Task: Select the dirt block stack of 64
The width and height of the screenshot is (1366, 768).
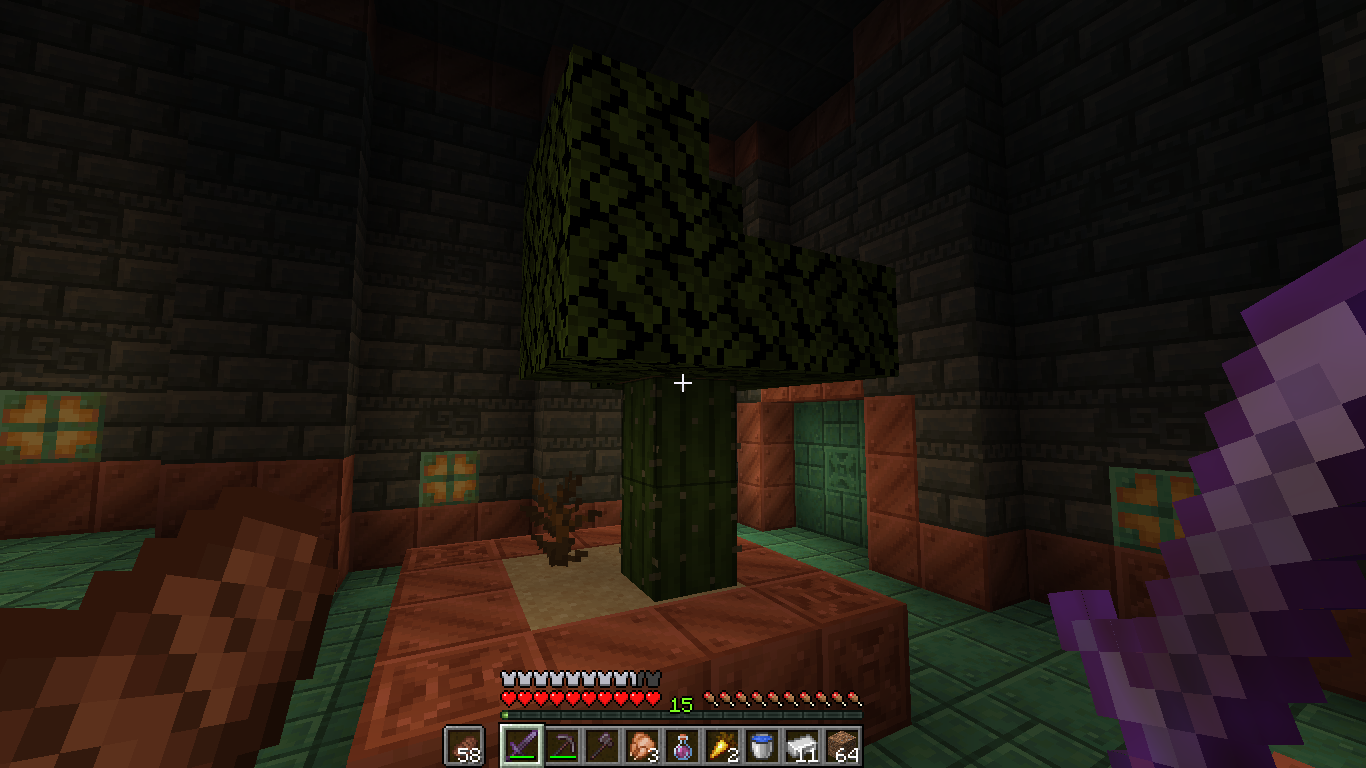Action: (841, 746)
